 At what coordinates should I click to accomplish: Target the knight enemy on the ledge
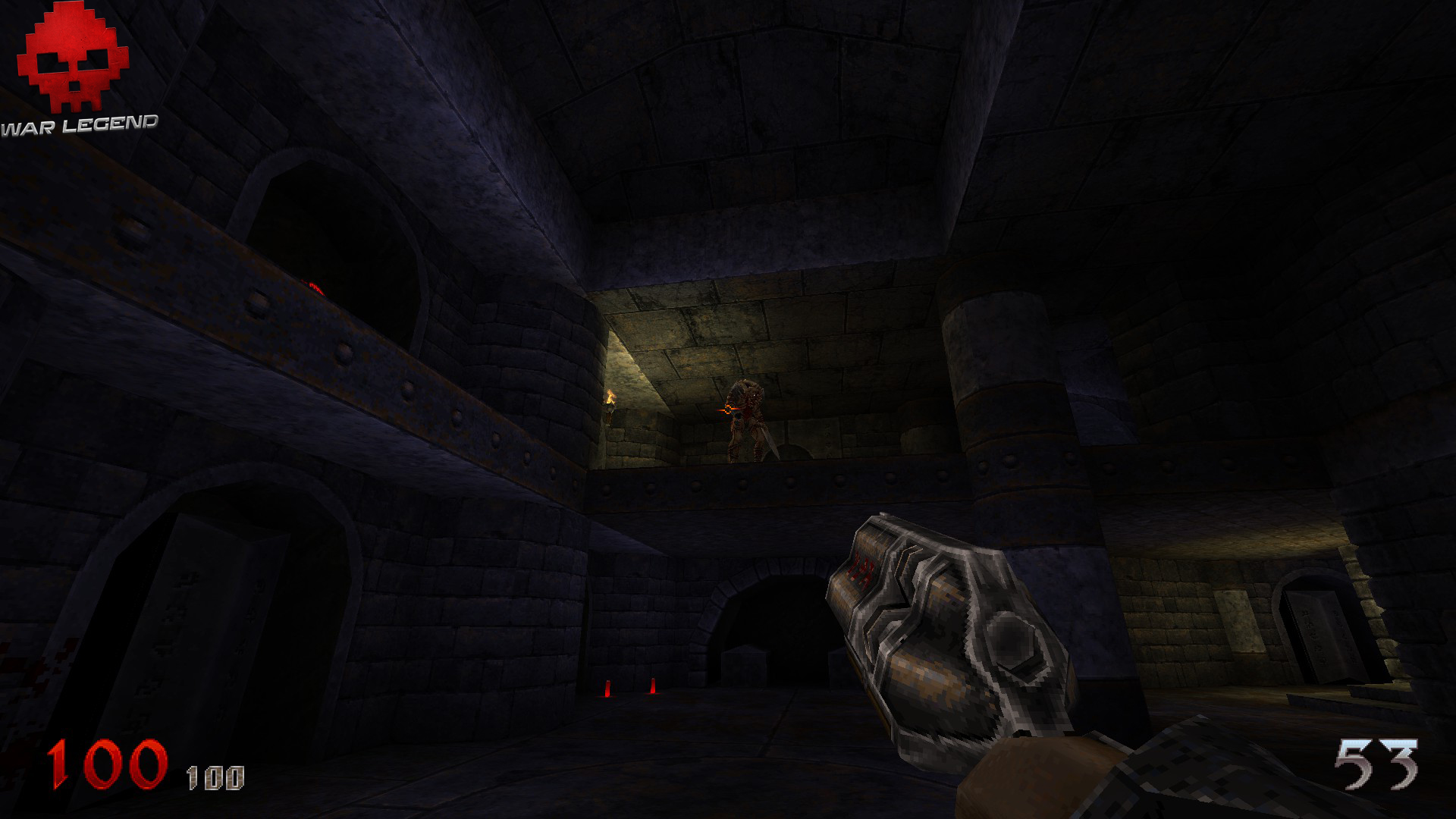(x=748, y=421)
